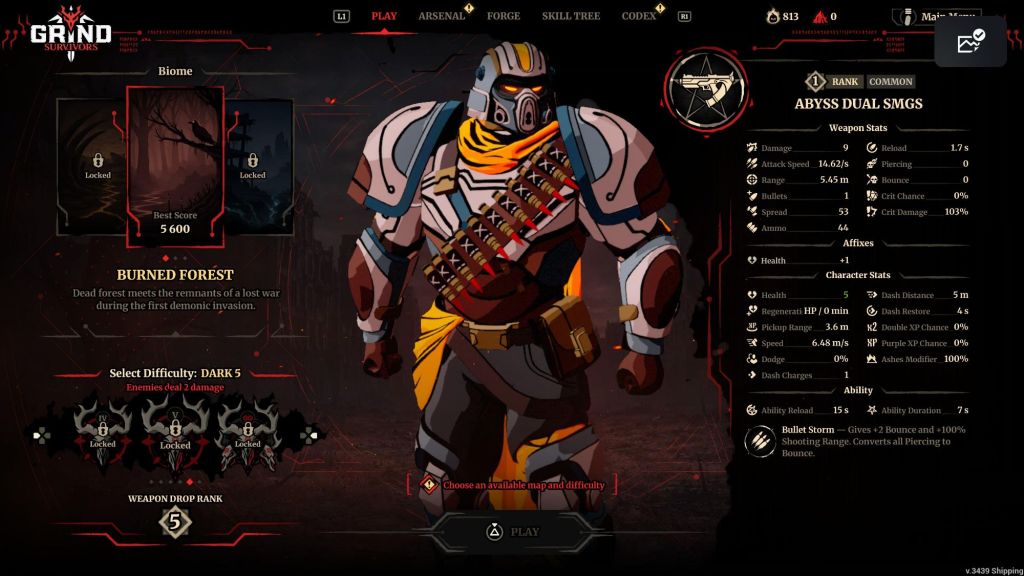The height and width of the screenshot is (576, 1024).
Task: Open the Arsenal tab
Action: pos(441,16)
